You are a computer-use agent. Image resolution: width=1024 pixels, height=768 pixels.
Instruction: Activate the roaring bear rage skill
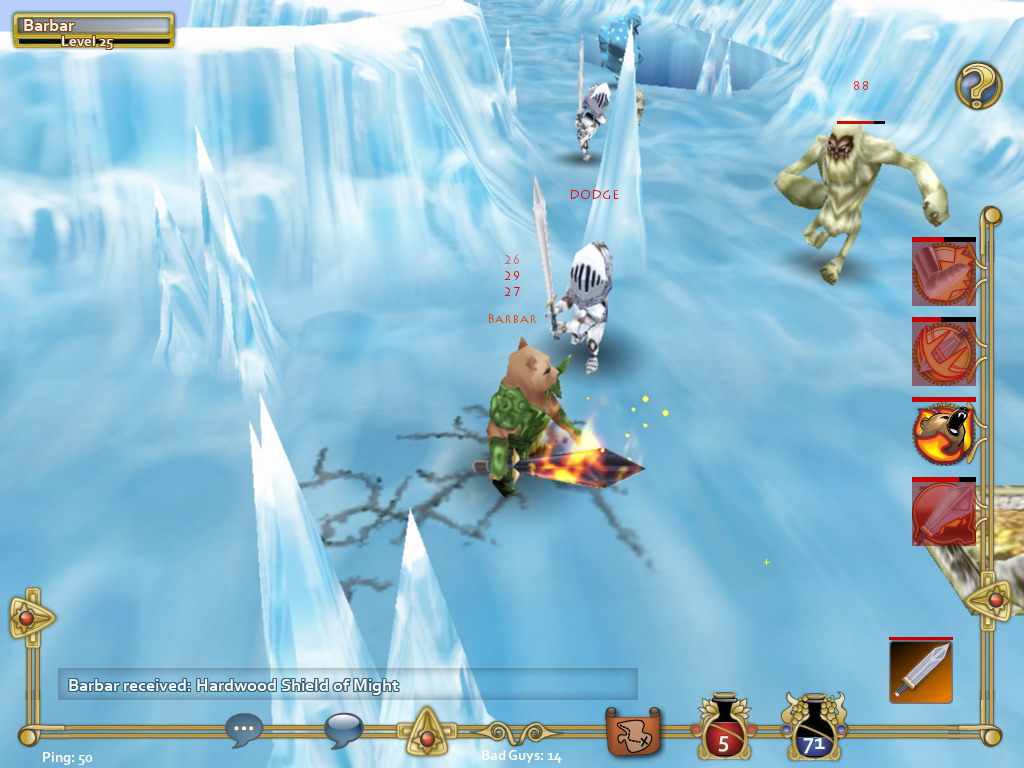click(943, 432)
